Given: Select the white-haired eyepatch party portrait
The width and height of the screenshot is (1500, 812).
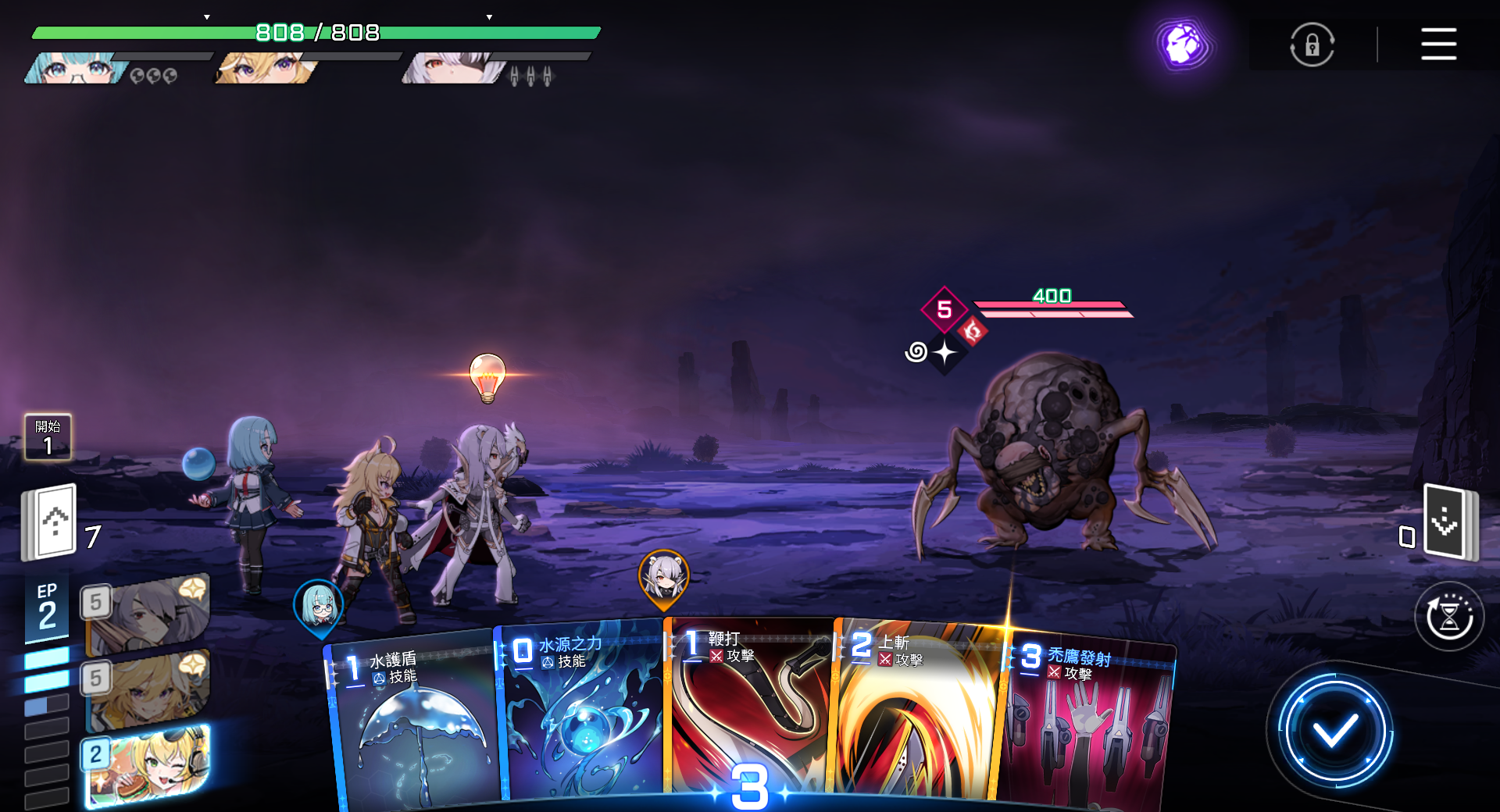Looking at the screenshot, I should 453,69.
